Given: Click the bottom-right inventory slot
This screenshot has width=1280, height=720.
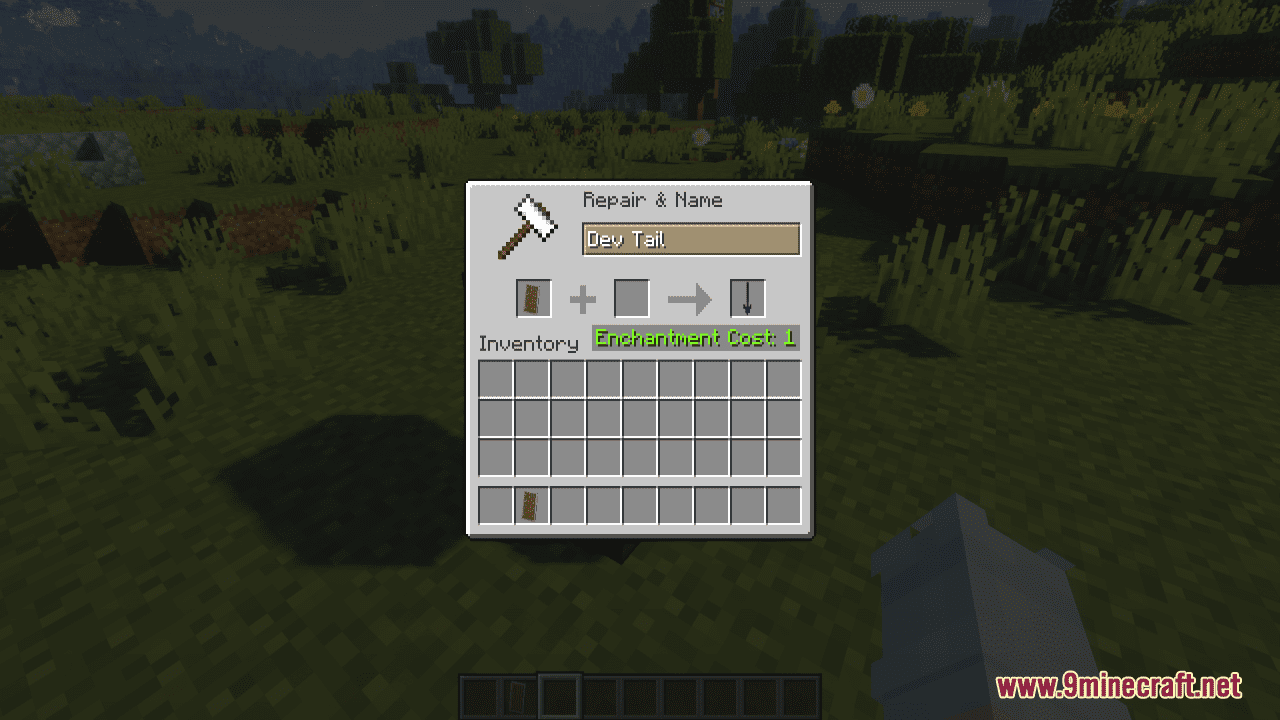Looking at the screenshot, I should [786, 505].
